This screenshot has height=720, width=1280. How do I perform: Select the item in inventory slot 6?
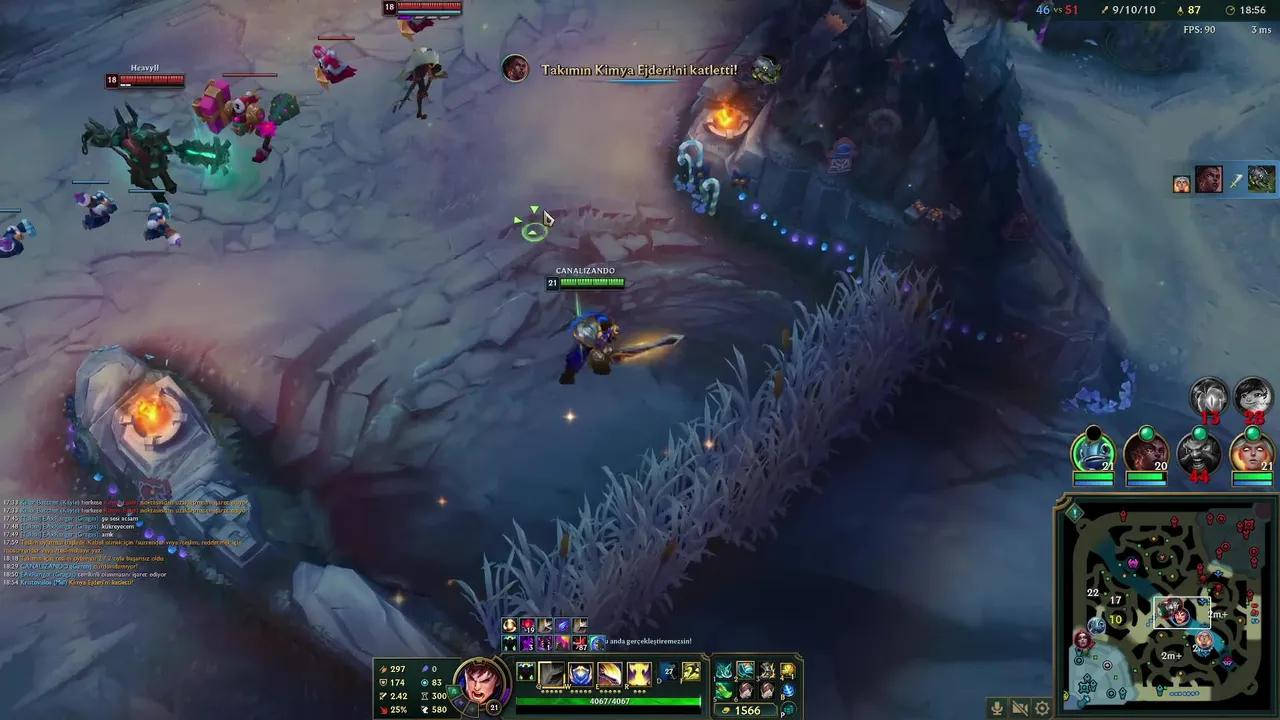coord(745,690)
